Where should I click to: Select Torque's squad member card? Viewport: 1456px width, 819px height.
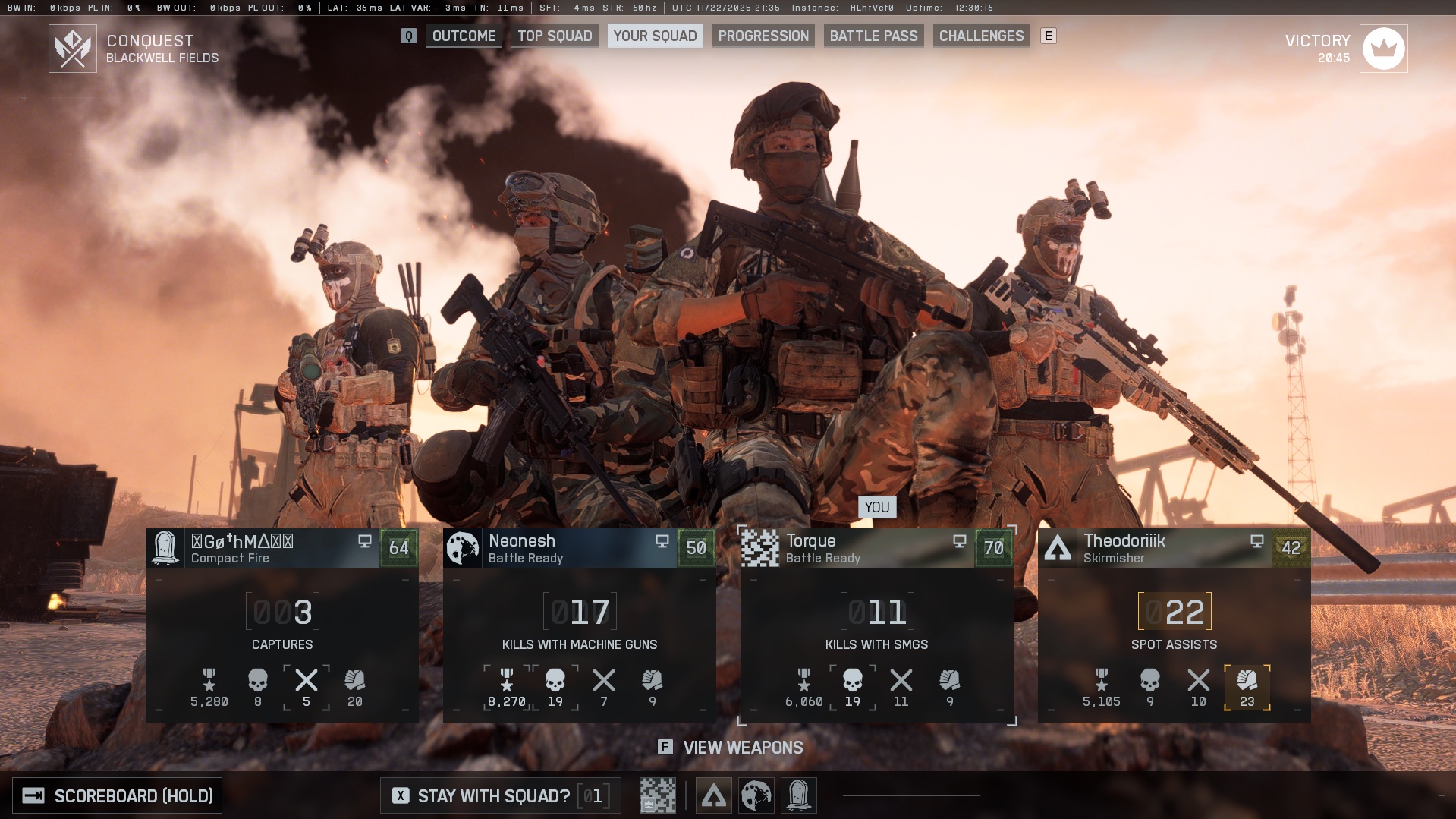(876, 625)
